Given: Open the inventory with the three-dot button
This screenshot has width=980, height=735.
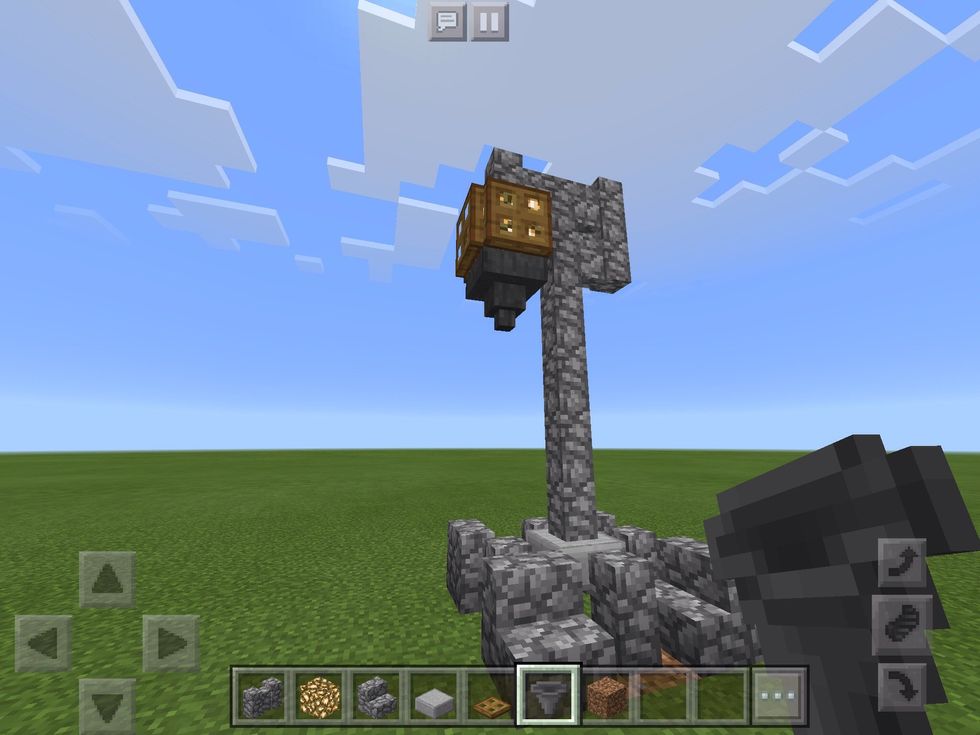Looking at the screenshot, I should pos(778,696).
